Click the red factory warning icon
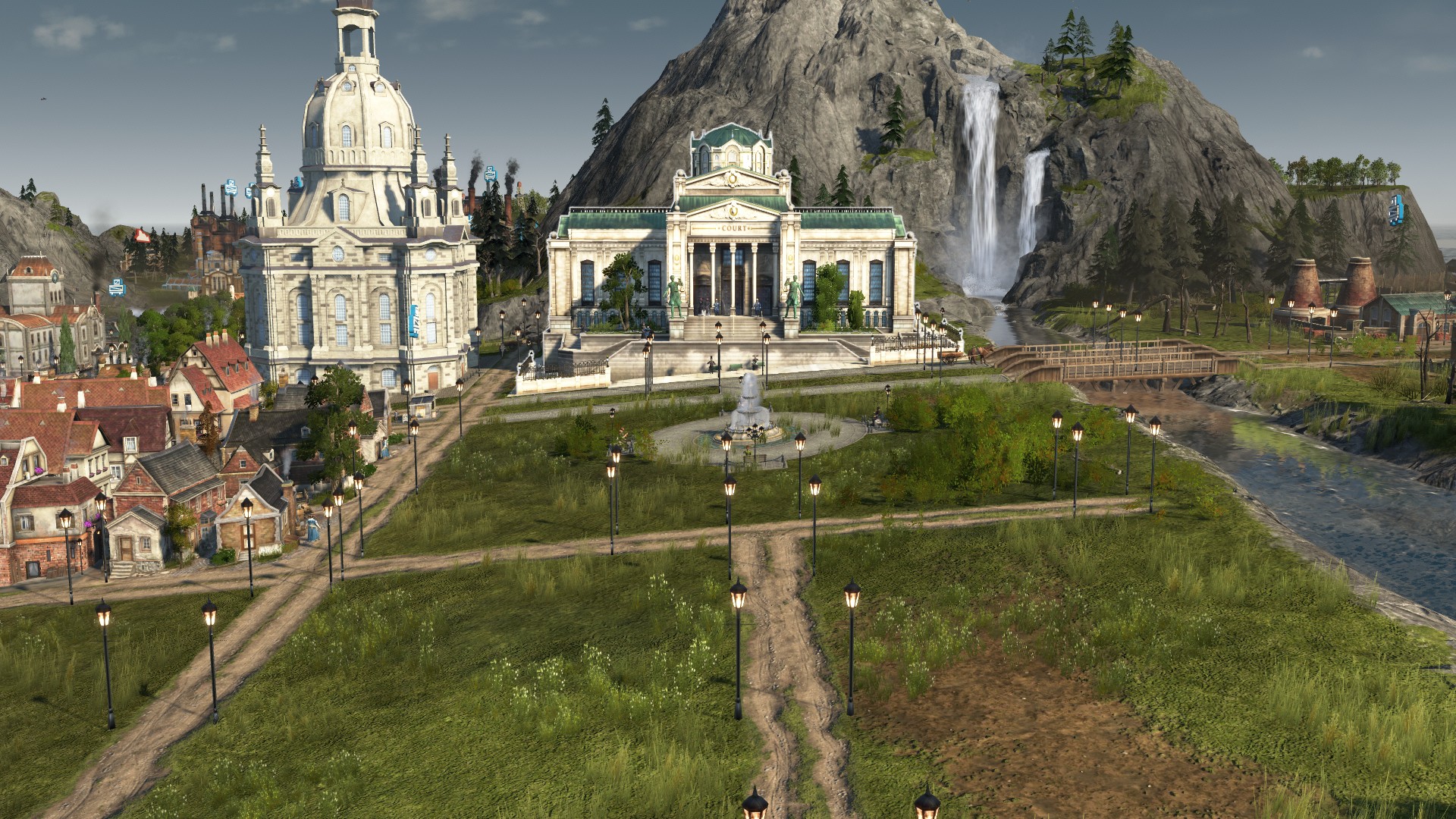 point(141,236)
